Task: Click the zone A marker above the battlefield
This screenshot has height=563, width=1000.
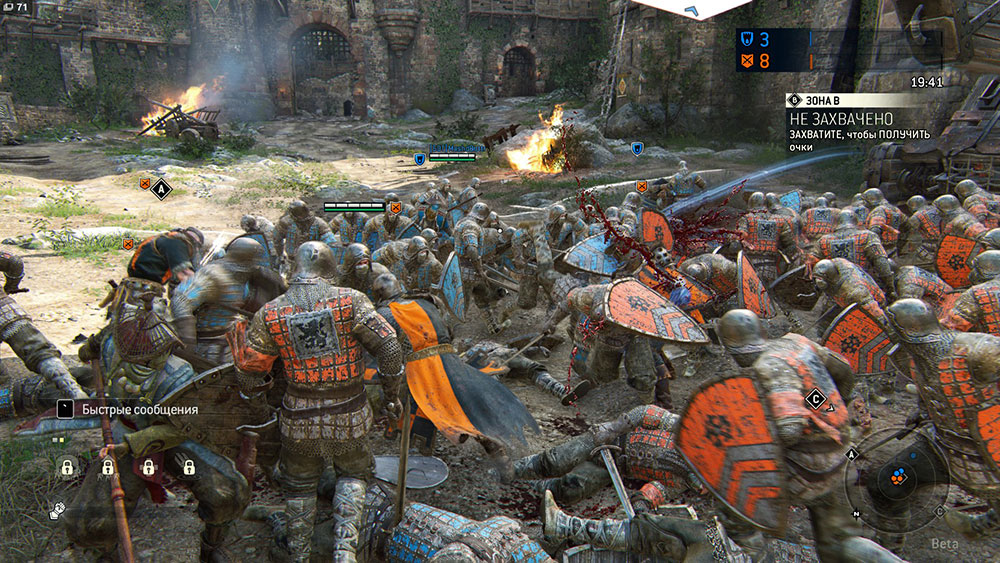Action: [x=160, y=188]
